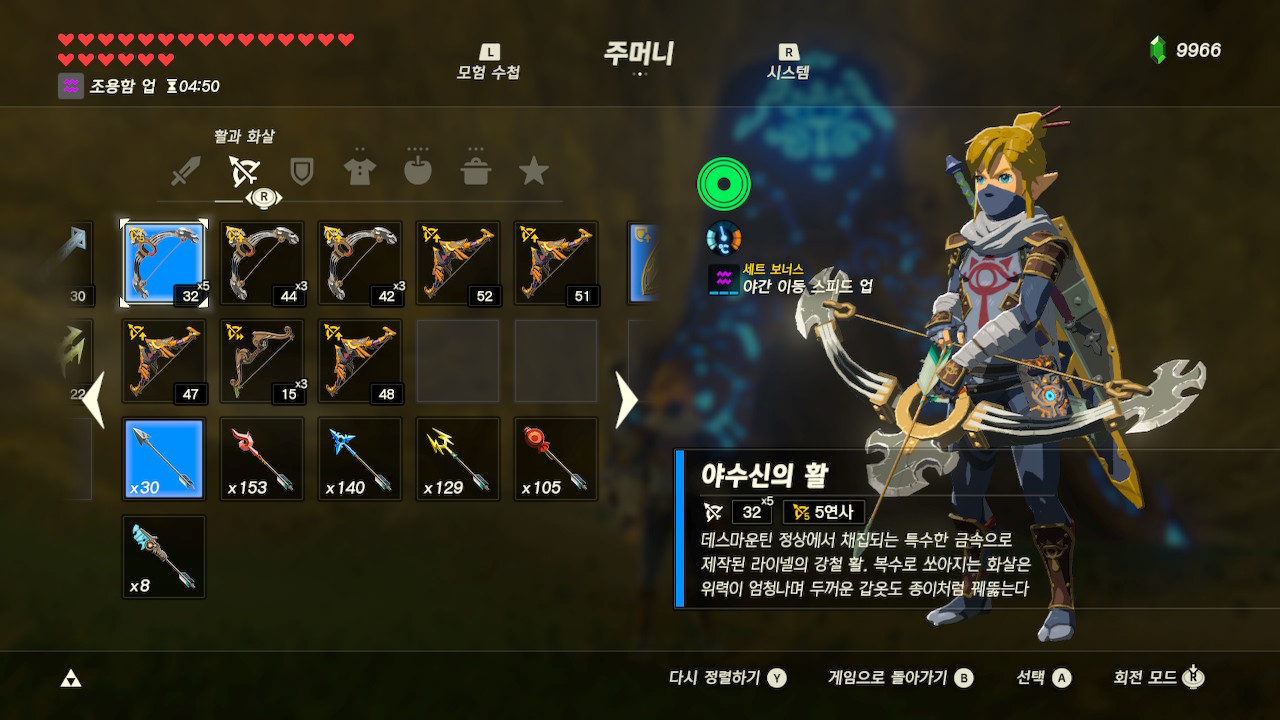
Task: Show the food cooking pot tab
Action: coord(475,171)
